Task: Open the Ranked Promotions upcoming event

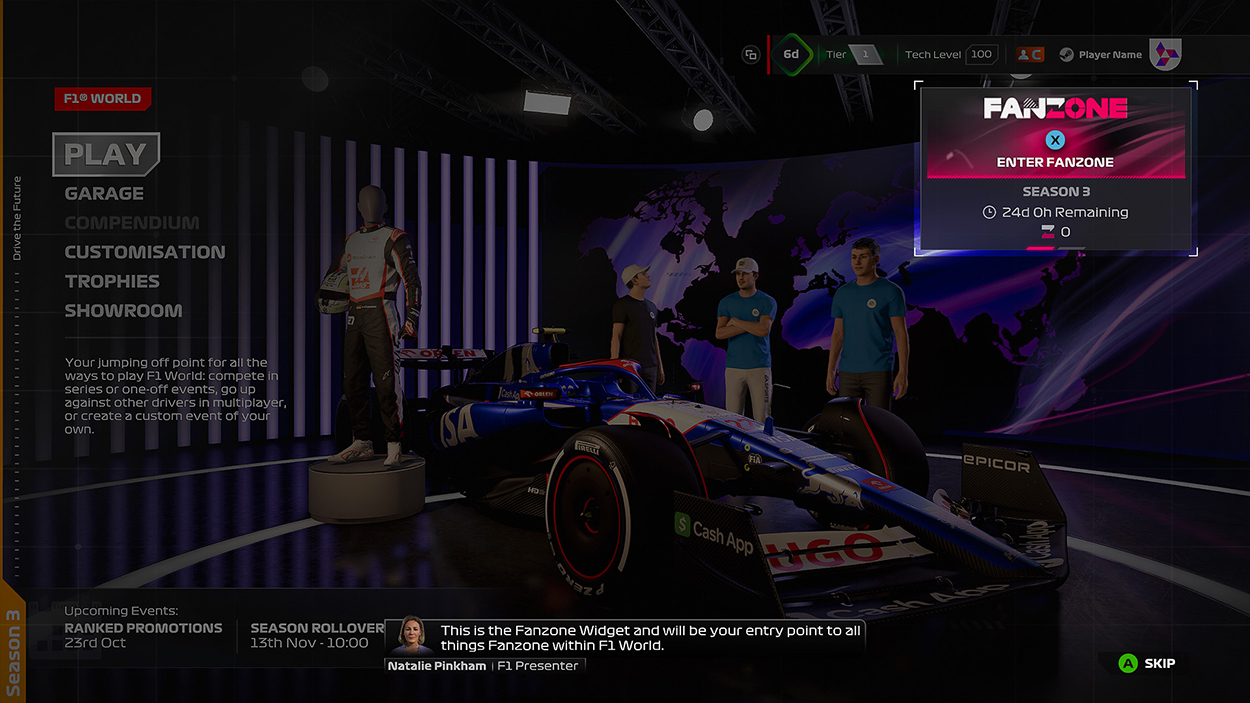Action: pos(143,635)
